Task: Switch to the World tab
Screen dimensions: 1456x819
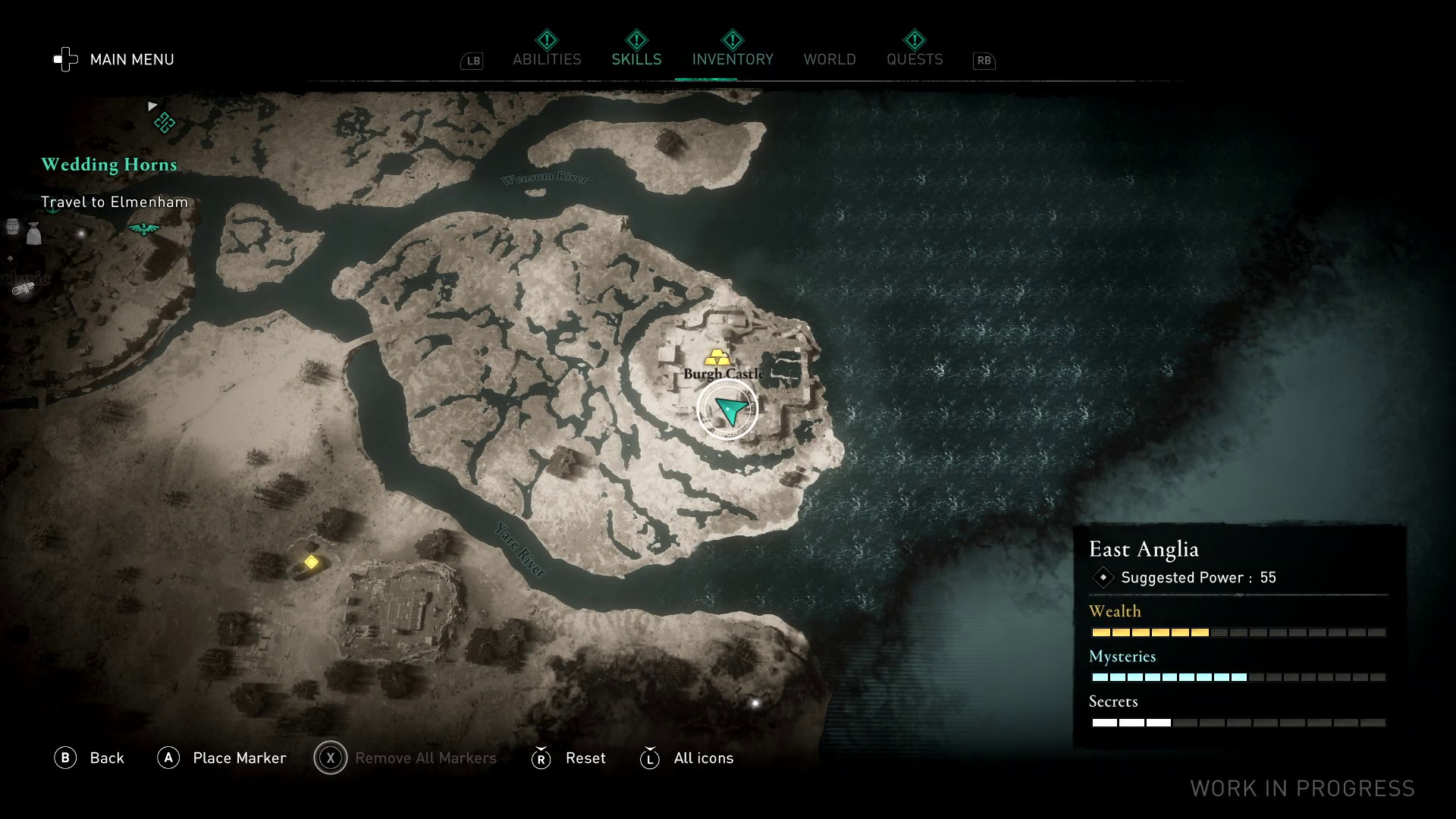Action: pyautogui.click(x=830, y=59)
